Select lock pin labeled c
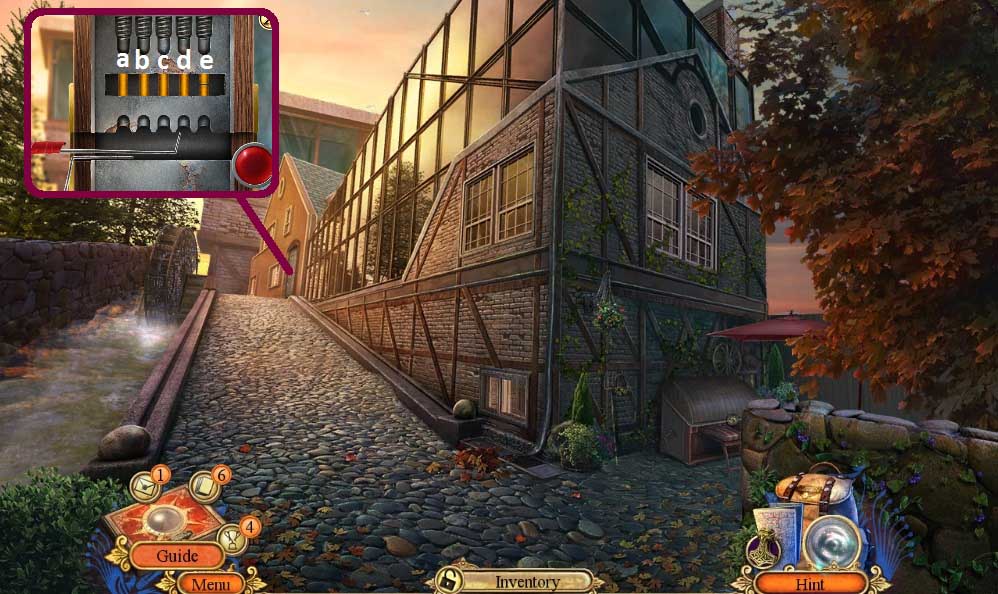This screenshot has width=998, height=594. tap(163, 85)
